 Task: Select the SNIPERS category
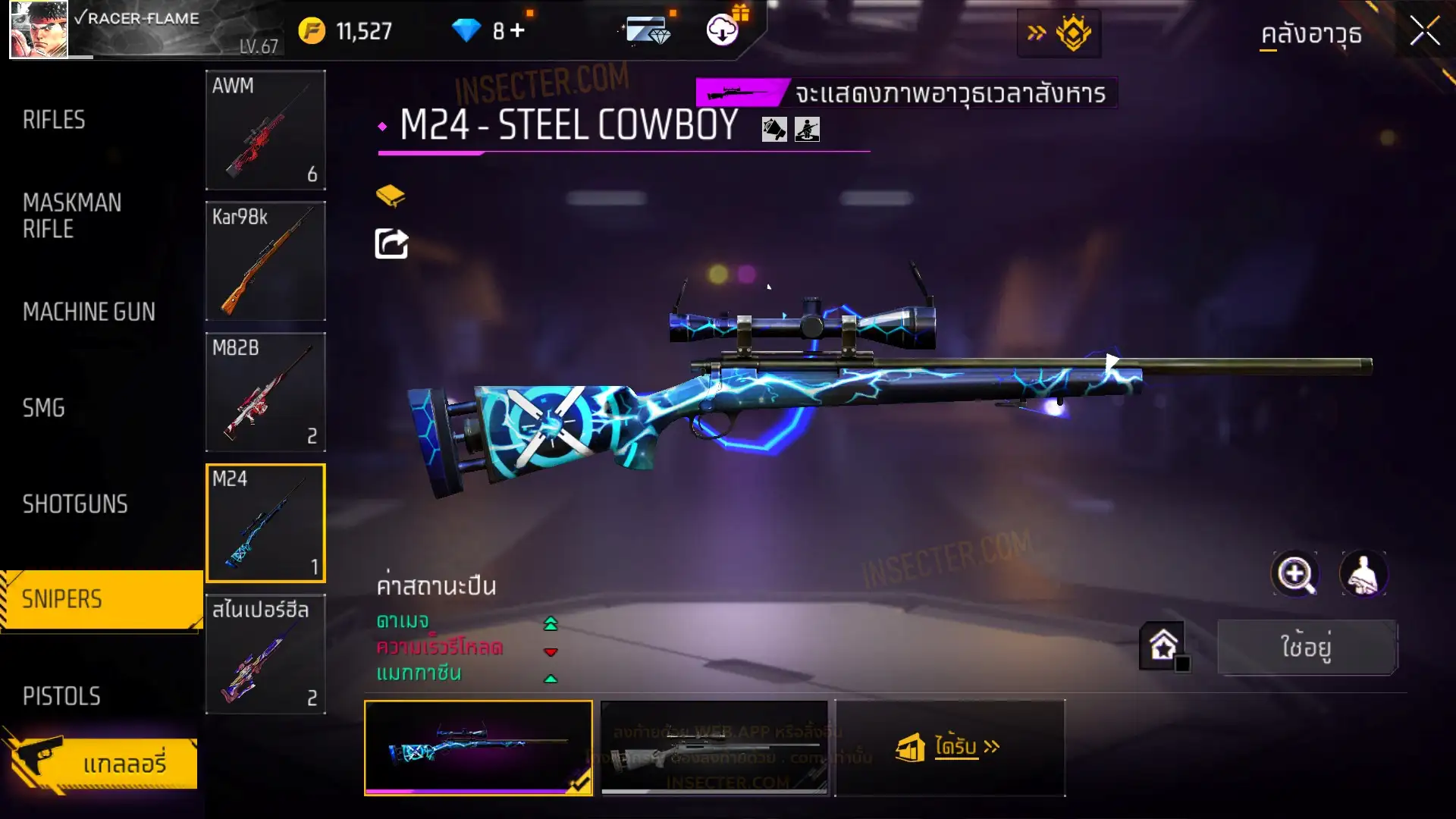pos(62,599)
